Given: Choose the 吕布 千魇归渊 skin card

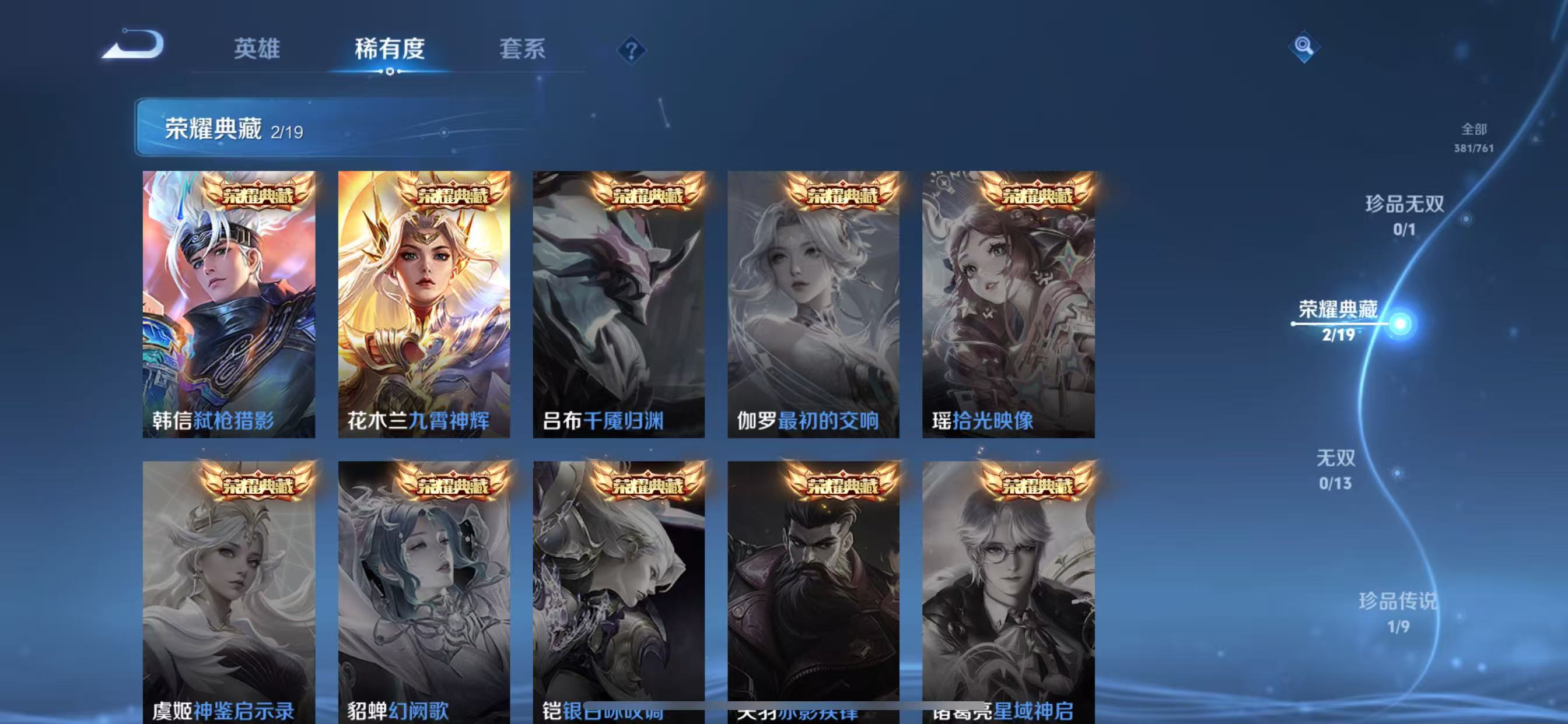Looking at the screenshot, I should tap(618, 304).
